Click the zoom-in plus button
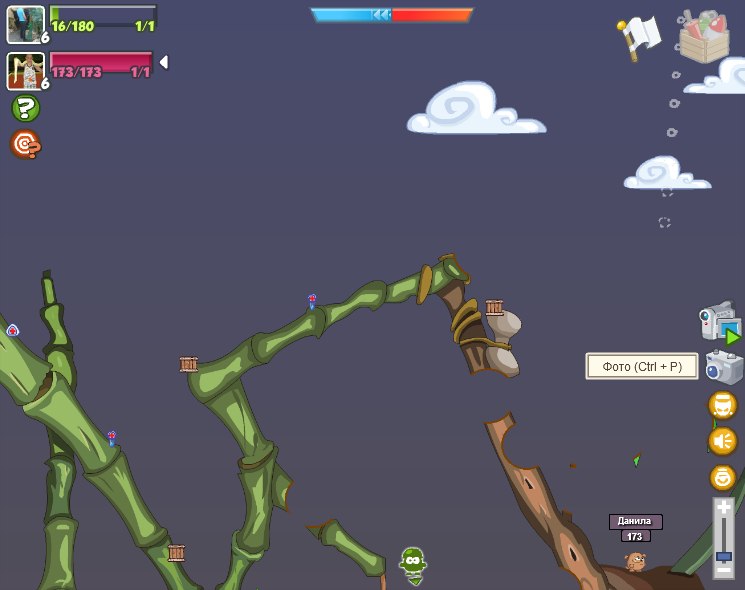Viewport: 745px width, 590px height. tap(724, 508)
